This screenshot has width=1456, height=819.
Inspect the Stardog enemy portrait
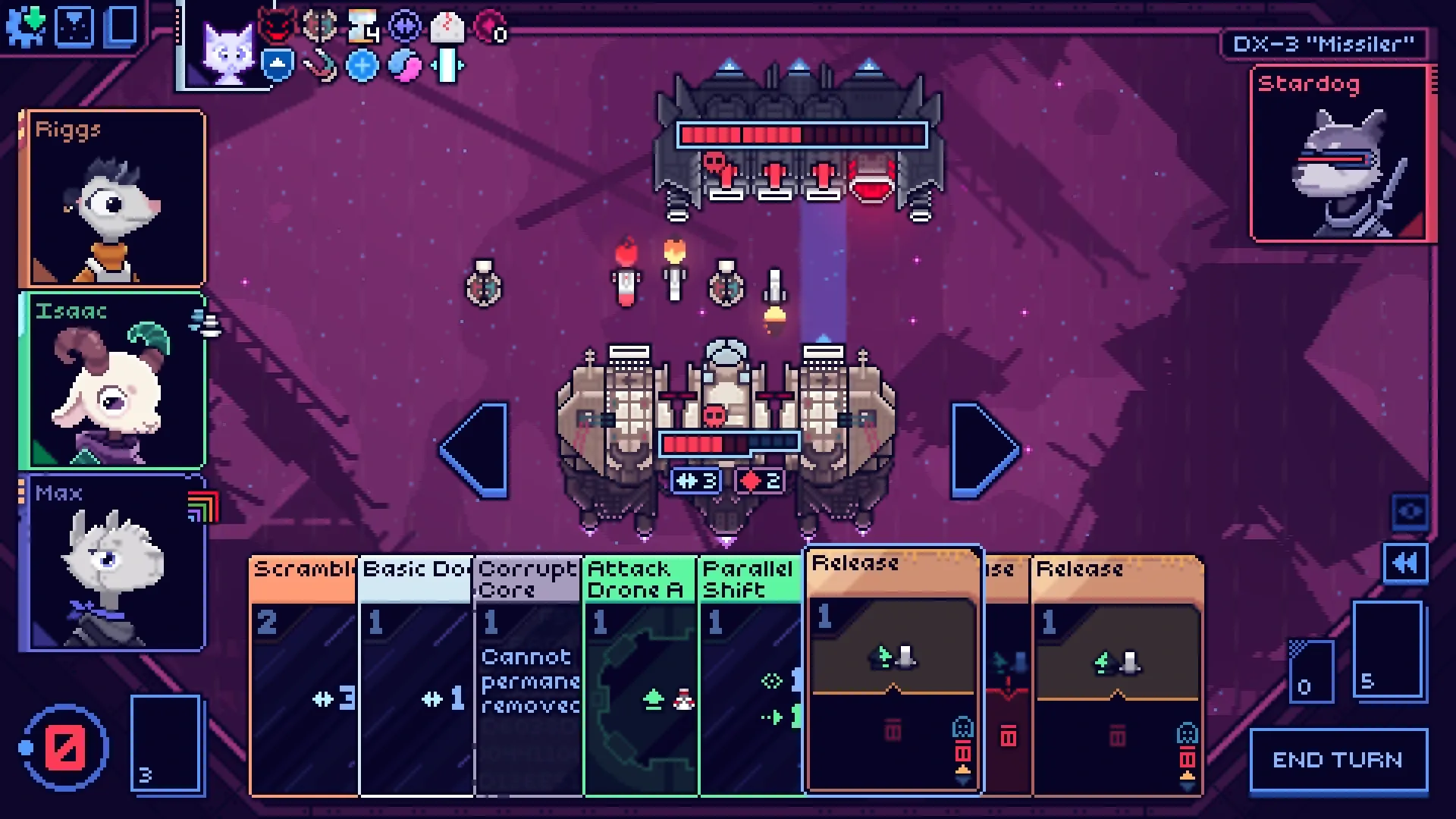click(1338, 154)
